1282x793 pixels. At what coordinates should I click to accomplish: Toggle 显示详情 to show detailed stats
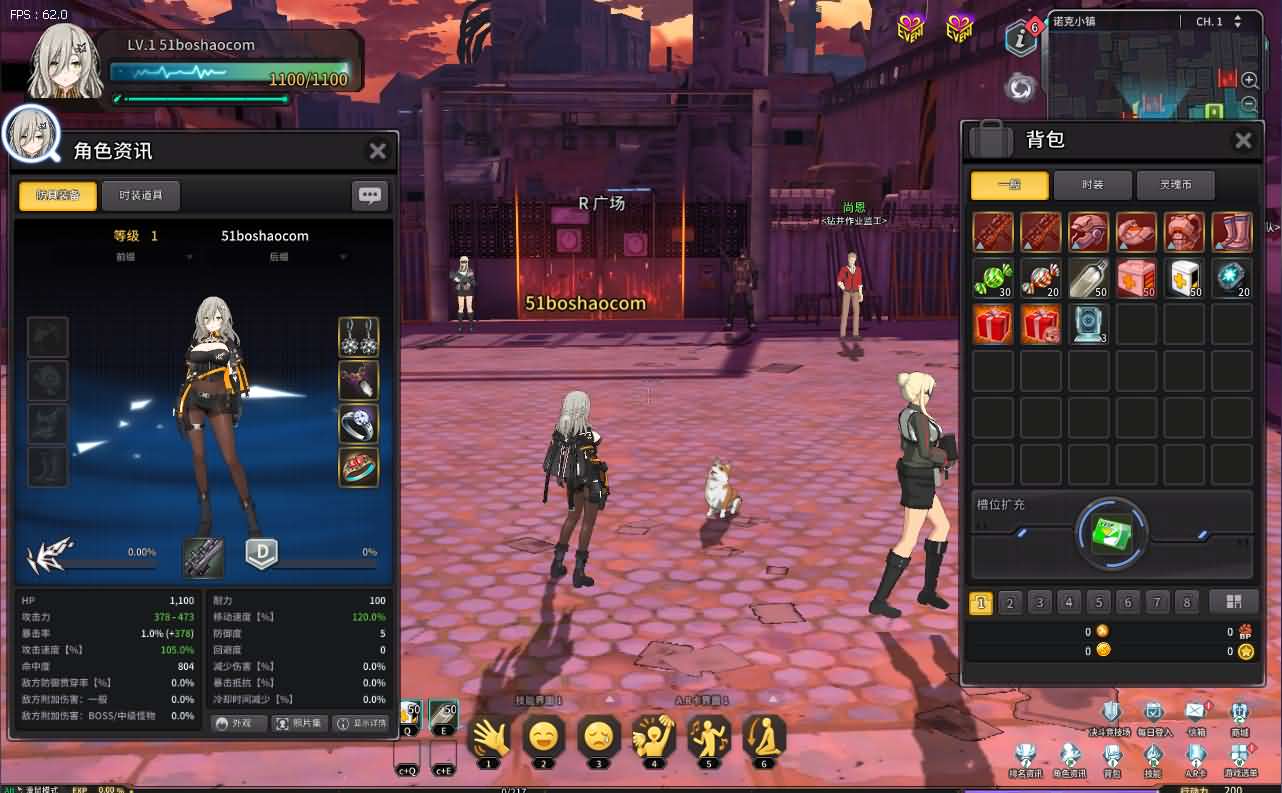(x=362, y=723)
